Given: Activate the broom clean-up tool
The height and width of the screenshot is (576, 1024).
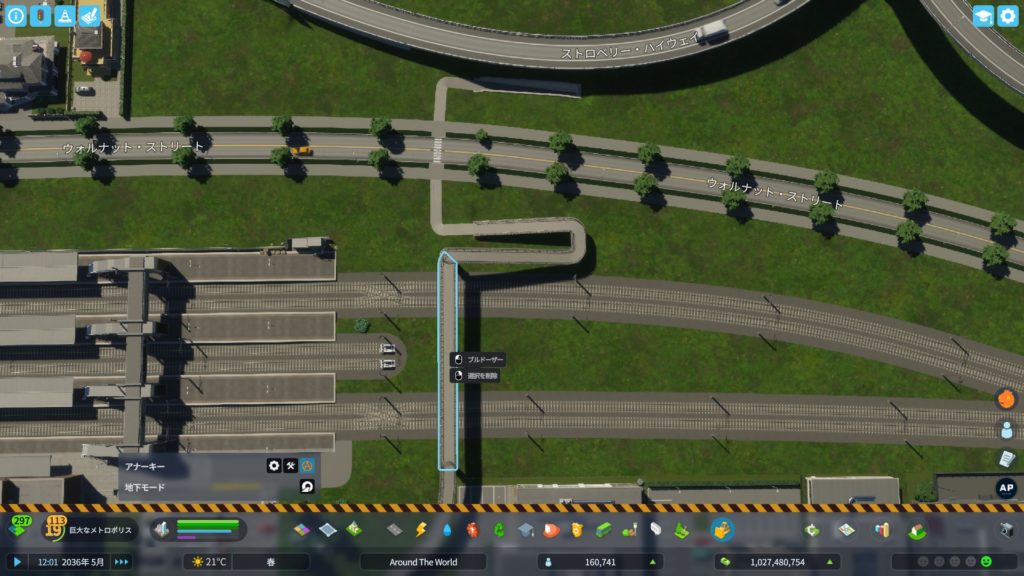Looking at the screenshot, I should (x=89, y=16).
